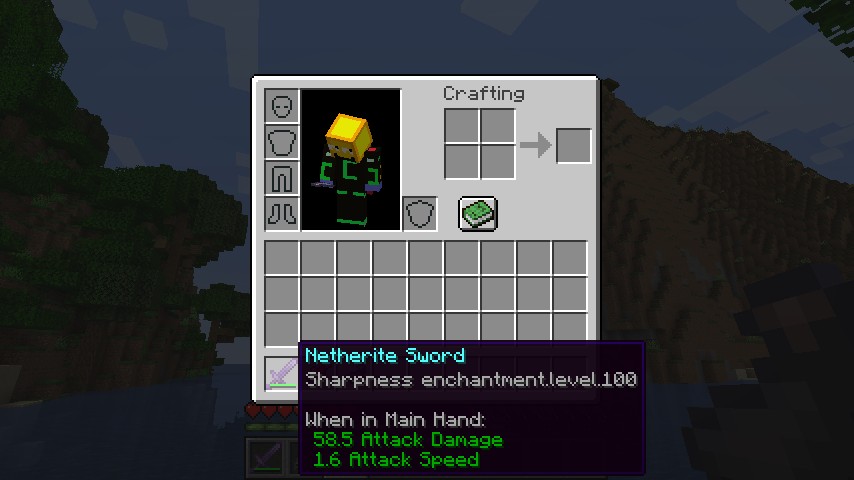Choose the empty chestplate armor slot
The width and height of the screenshot is (854, 480).
pyautogui.click(x=282, y=141)
